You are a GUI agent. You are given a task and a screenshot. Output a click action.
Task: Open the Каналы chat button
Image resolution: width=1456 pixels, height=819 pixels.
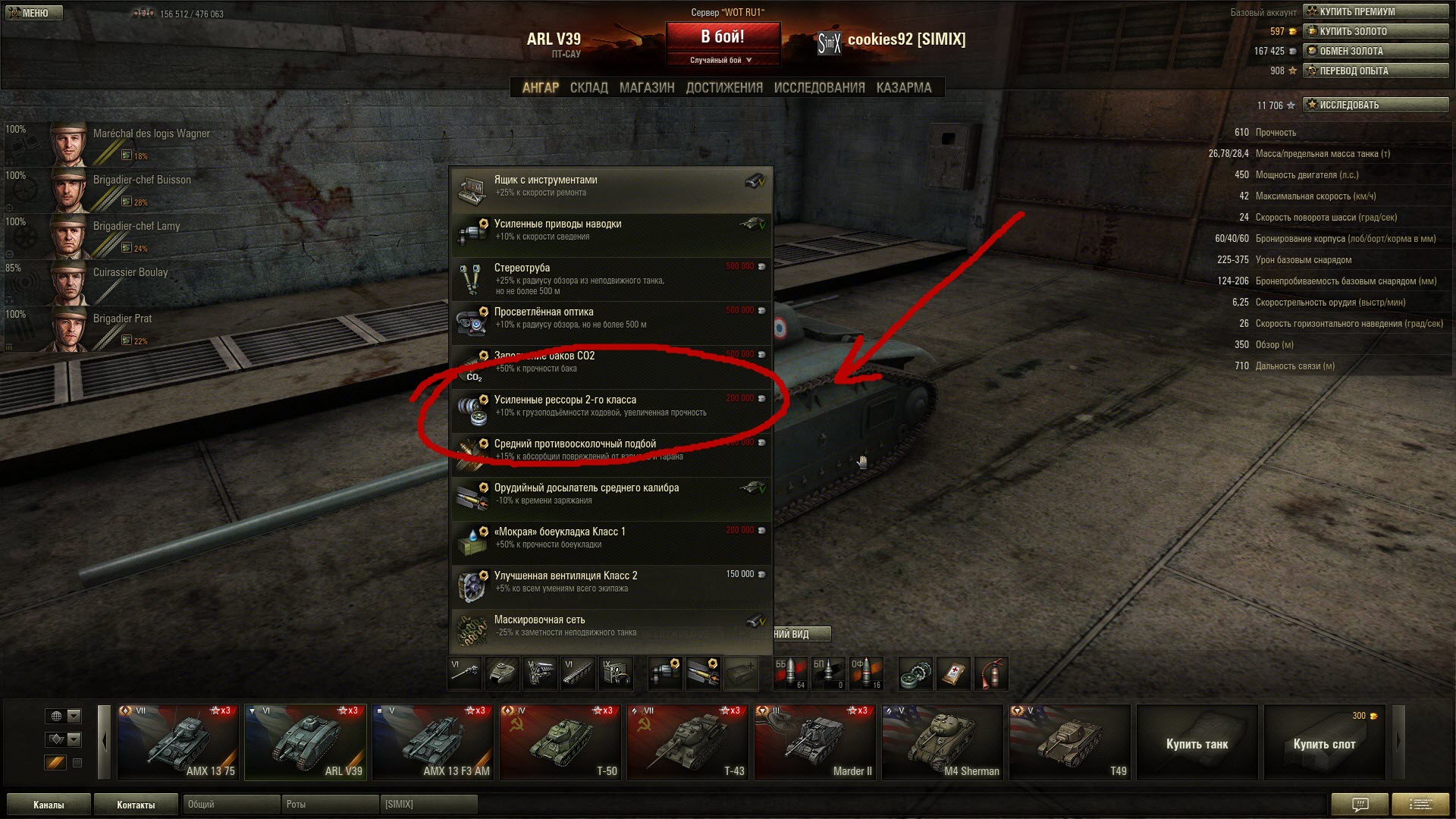coord(49,805)
